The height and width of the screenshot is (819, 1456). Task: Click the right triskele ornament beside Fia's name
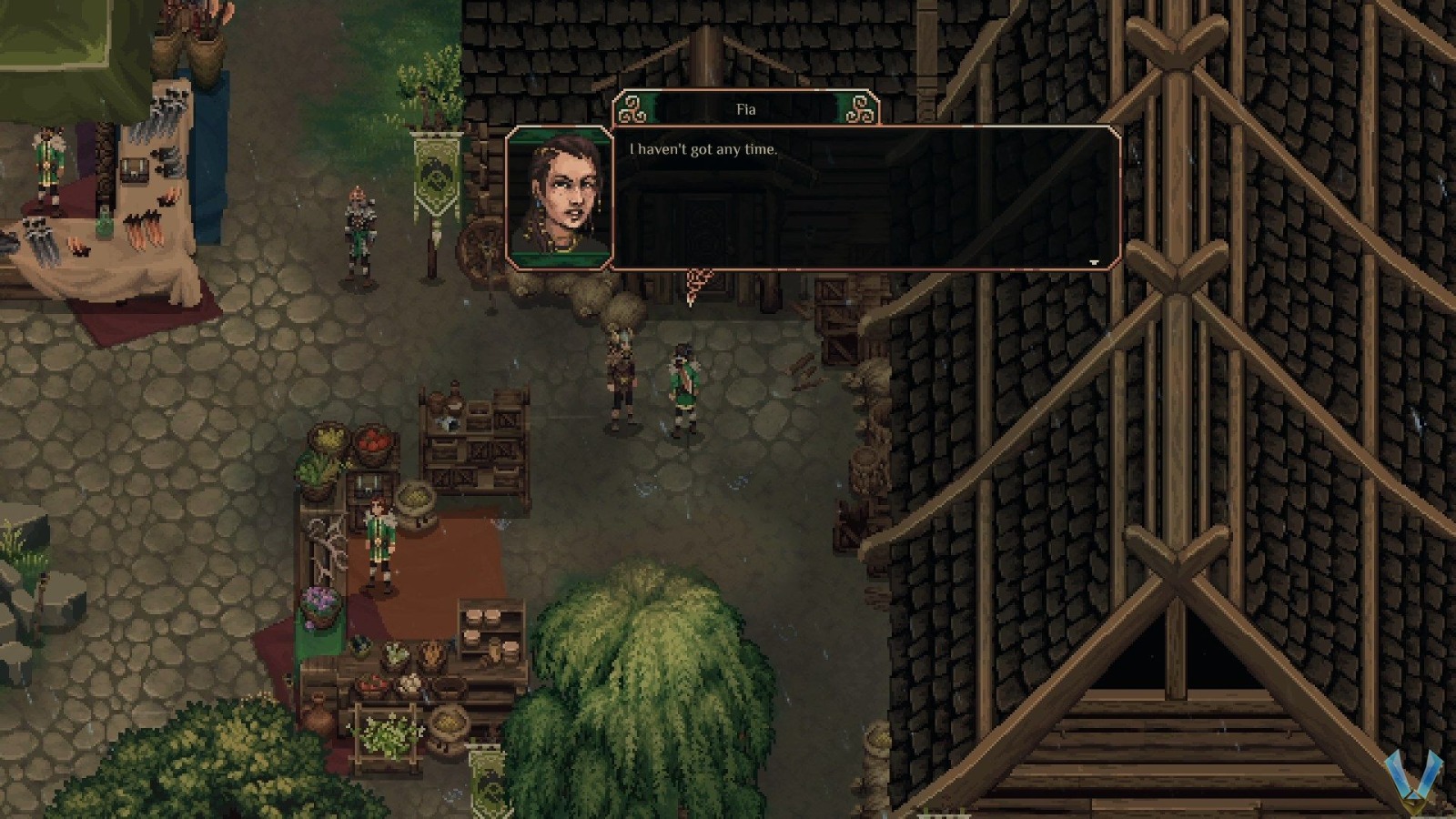coord(863,108)
